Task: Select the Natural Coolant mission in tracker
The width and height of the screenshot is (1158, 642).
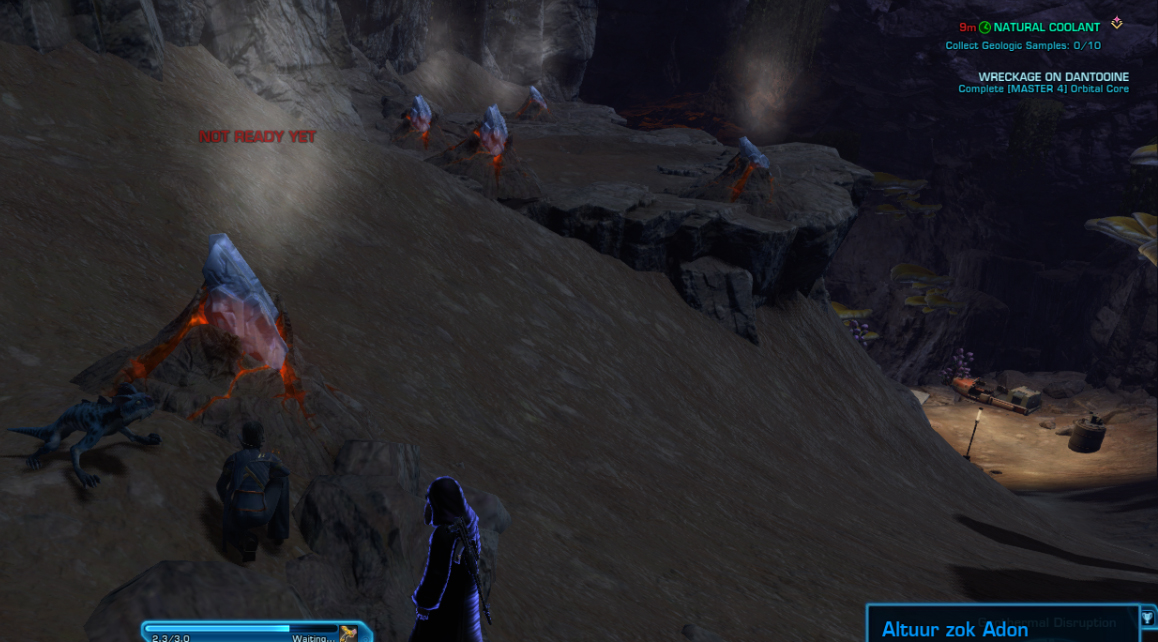Action: pos(1046,28)
